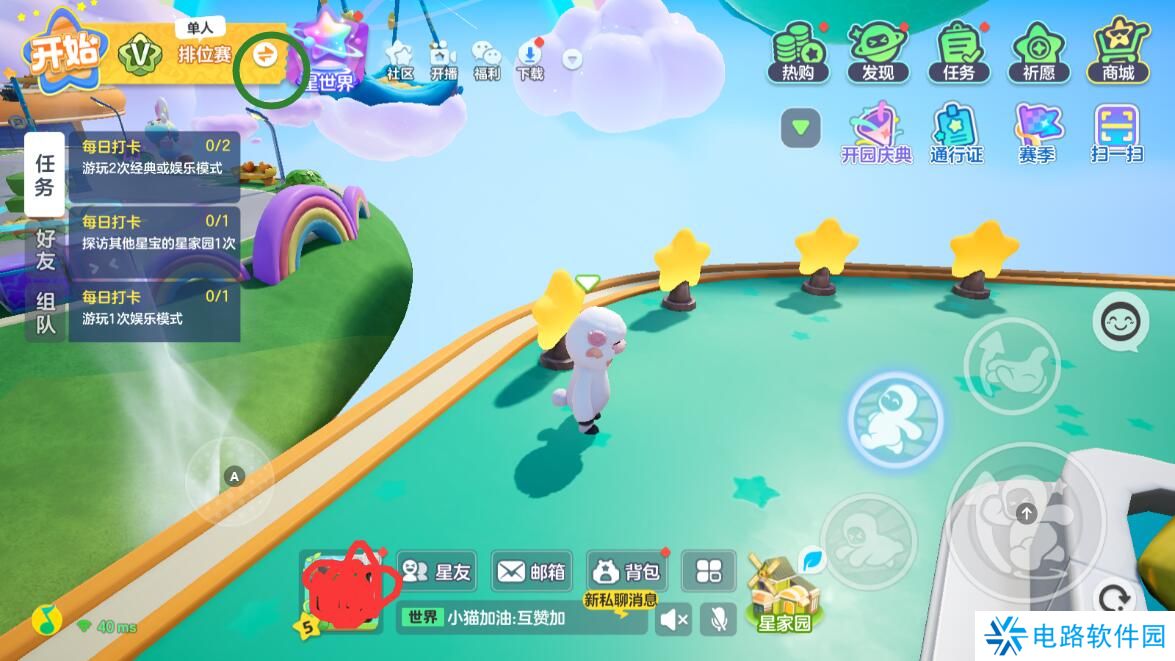This screenshot has height=661, width=1175.
Task: Activate the 扫一扫 scan icon
Action: [1116, 134]
